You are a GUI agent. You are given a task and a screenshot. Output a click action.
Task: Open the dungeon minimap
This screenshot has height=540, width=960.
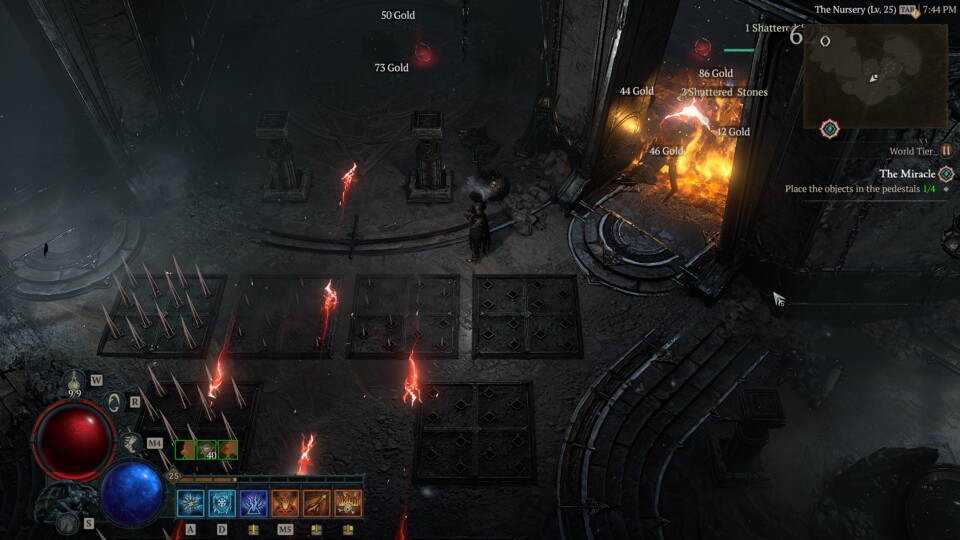(875, 76)
